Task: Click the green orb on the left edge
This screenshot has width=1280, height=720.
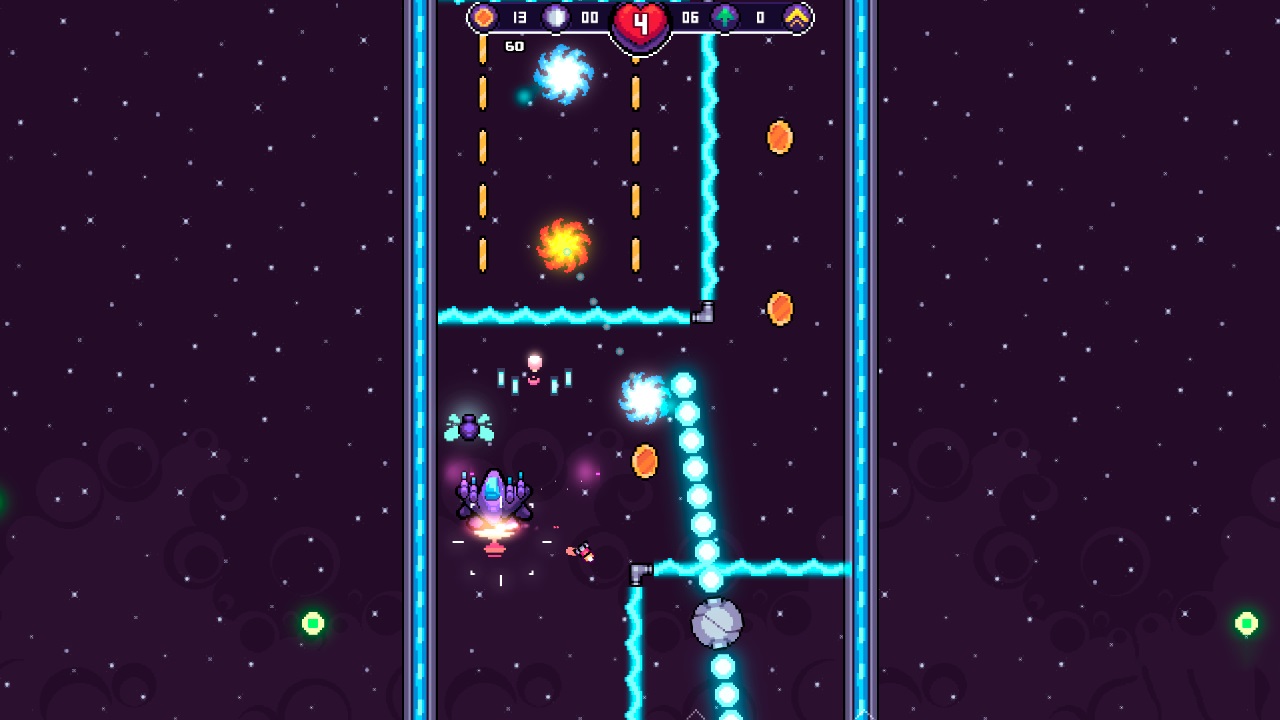Action: 312,621
